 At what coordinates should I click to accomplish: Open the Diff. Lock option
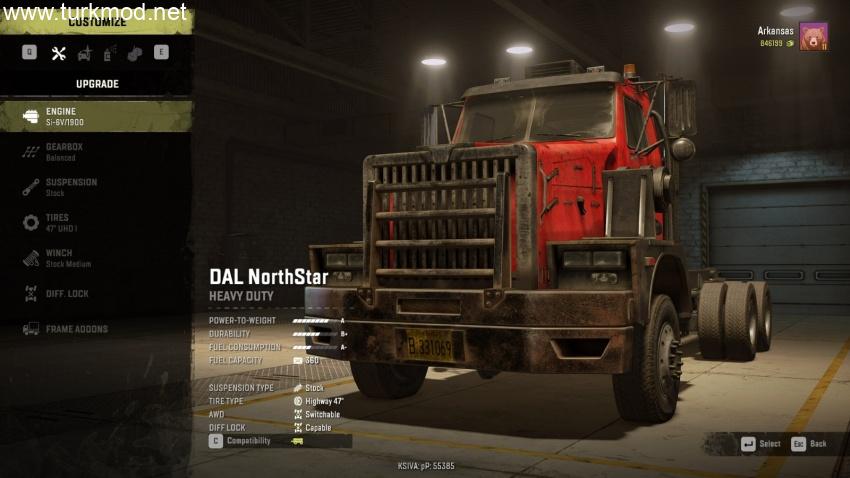tap(96, 293)
